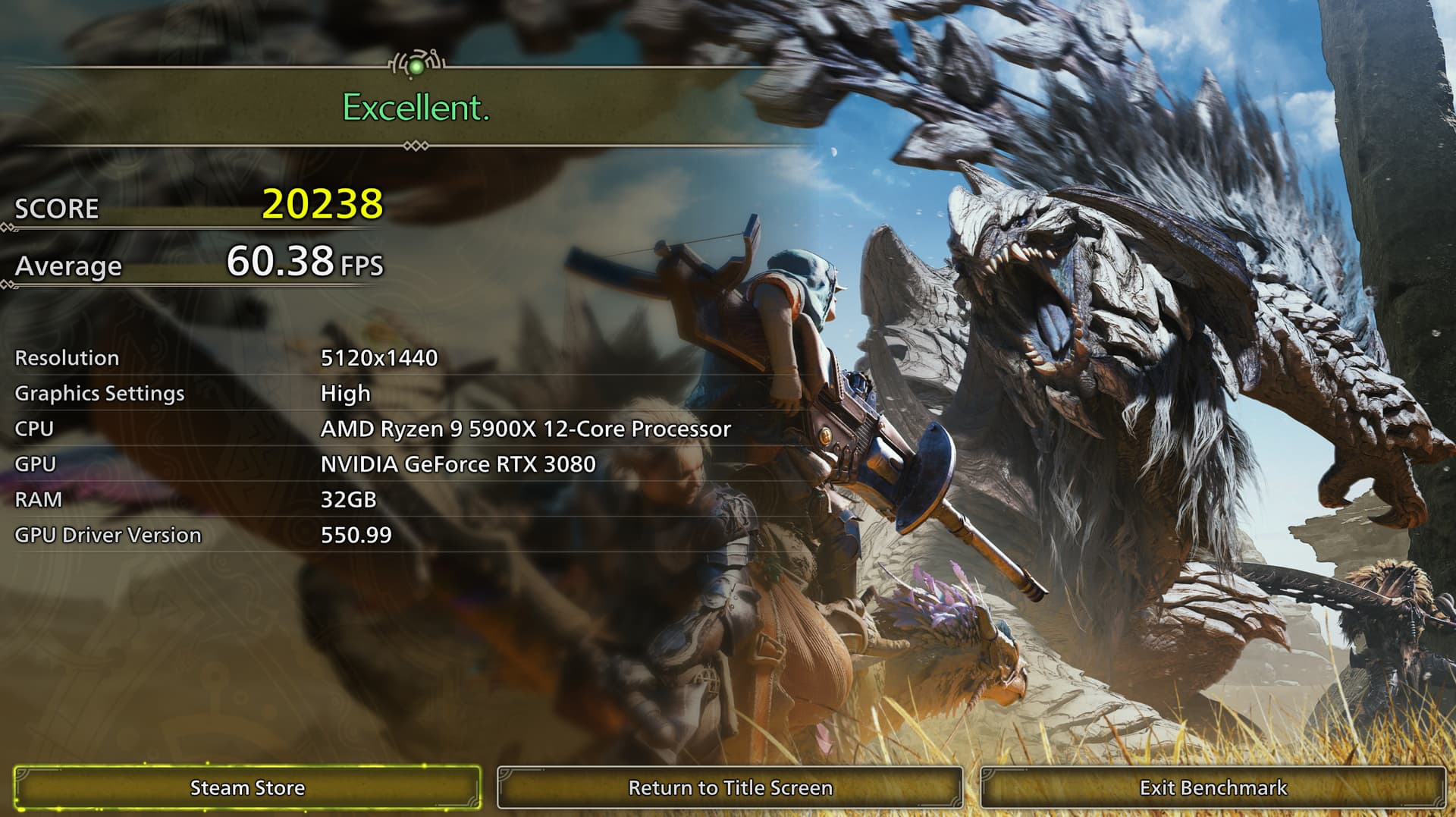The width and height of the screenshot is (1456, 817).
Task: Open the Steam Store button
Action: 247,787
